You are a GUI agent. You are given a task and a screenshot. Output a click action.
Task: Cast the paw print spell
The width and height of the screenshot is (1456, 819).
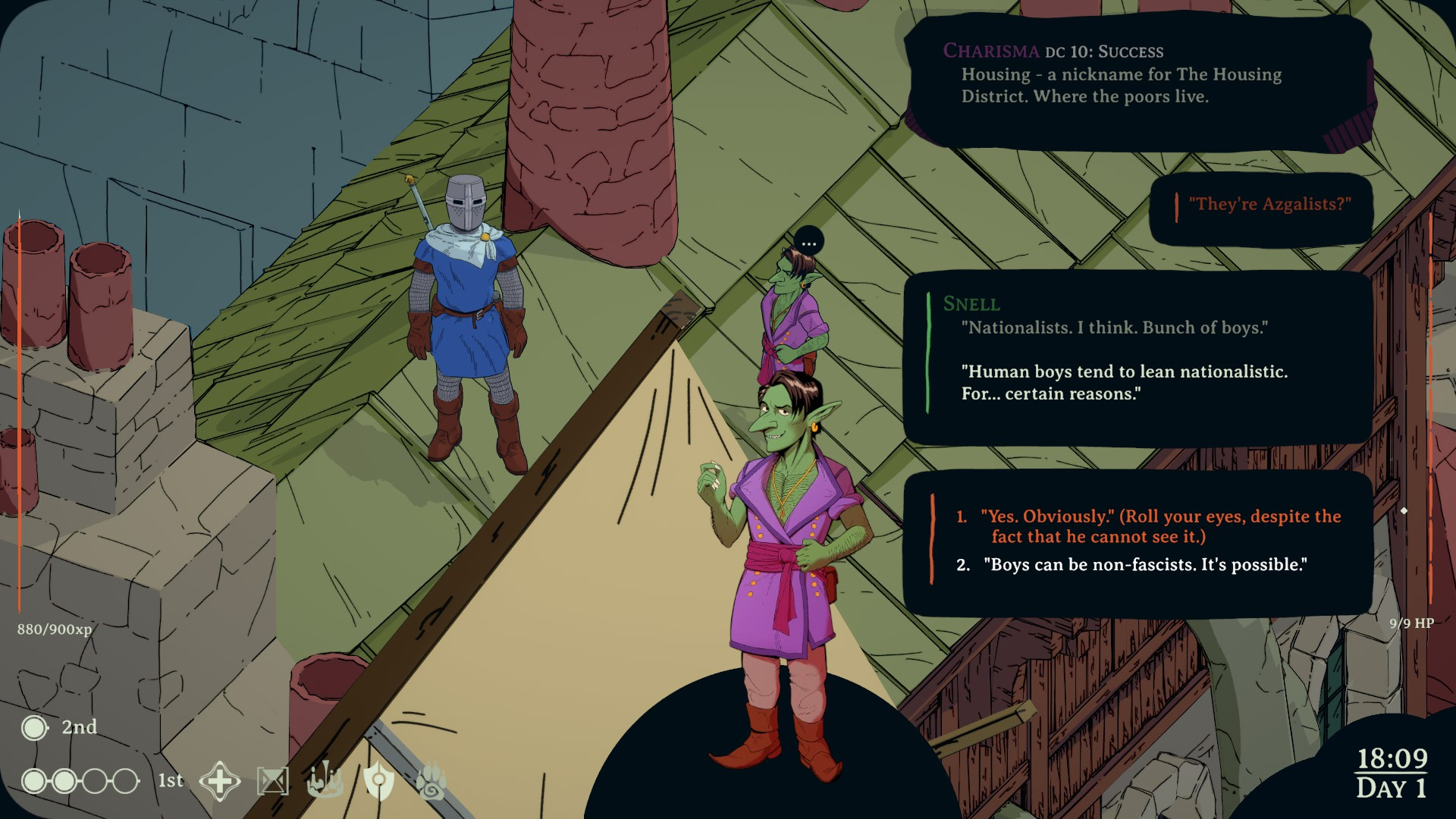coord(431,781)
